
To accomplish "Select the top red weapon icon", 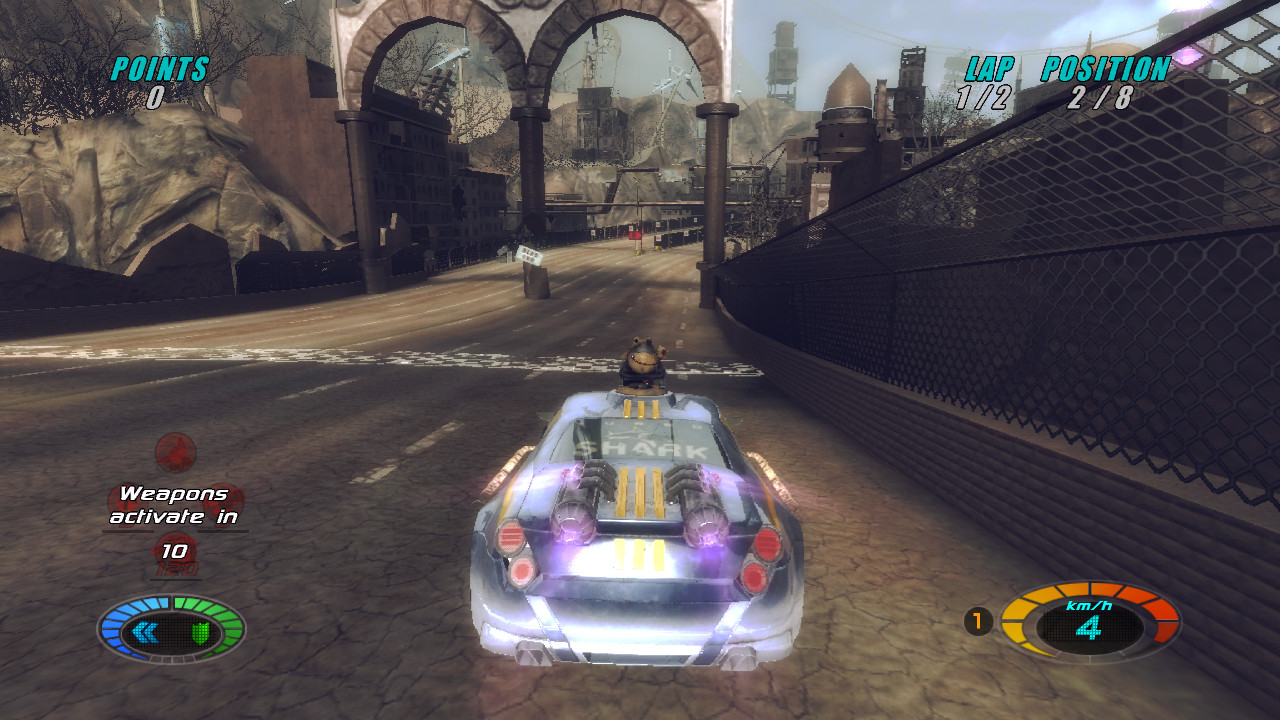I will tap(175, 452).
